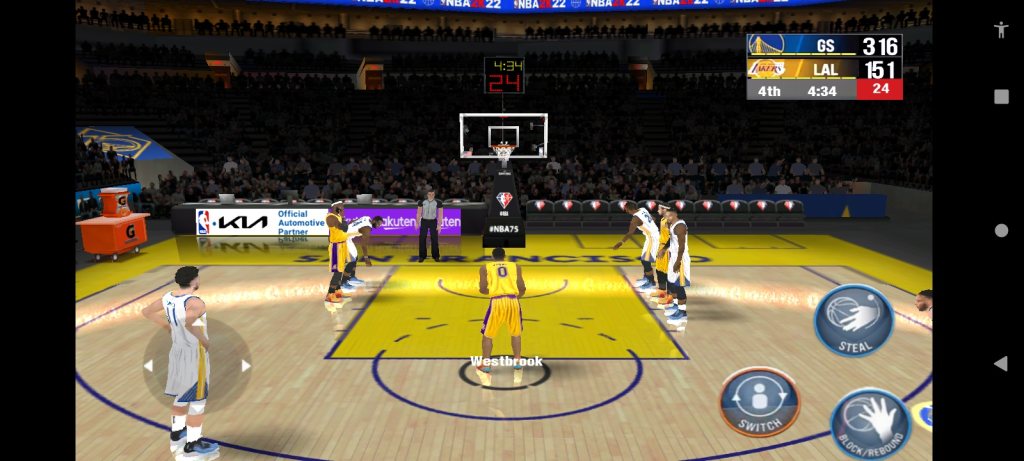Activate the Block/Rebound button
1024x461 pixels.
point(870,423)
